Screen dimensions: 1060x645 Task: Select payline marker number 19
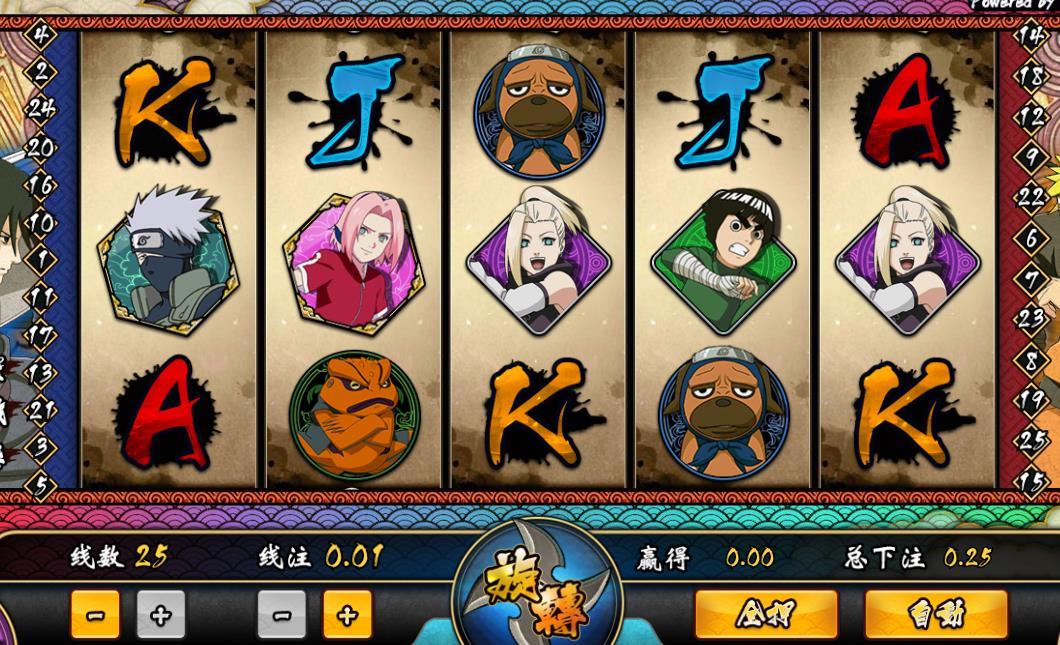1031,400
